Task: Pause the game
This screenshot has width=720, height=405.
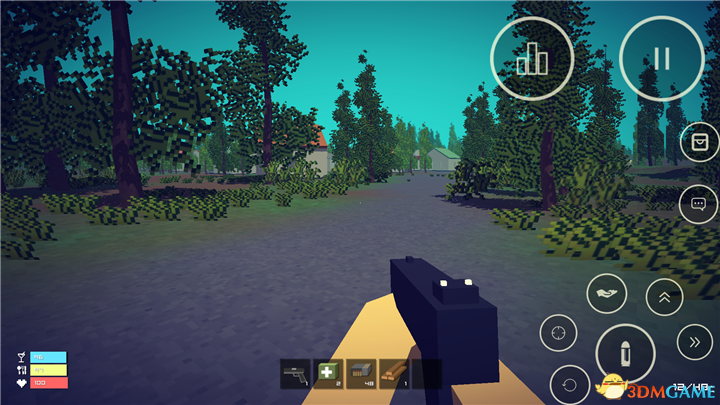Action: point(661,58)
